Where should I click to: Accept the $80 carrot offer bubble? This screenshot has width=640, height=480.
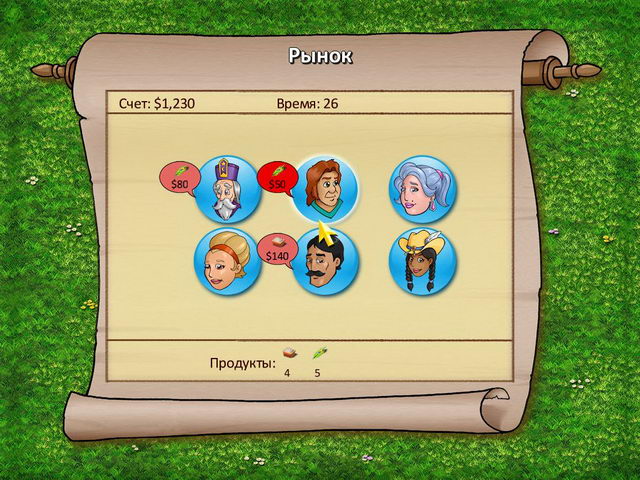(x=180, y=178)
